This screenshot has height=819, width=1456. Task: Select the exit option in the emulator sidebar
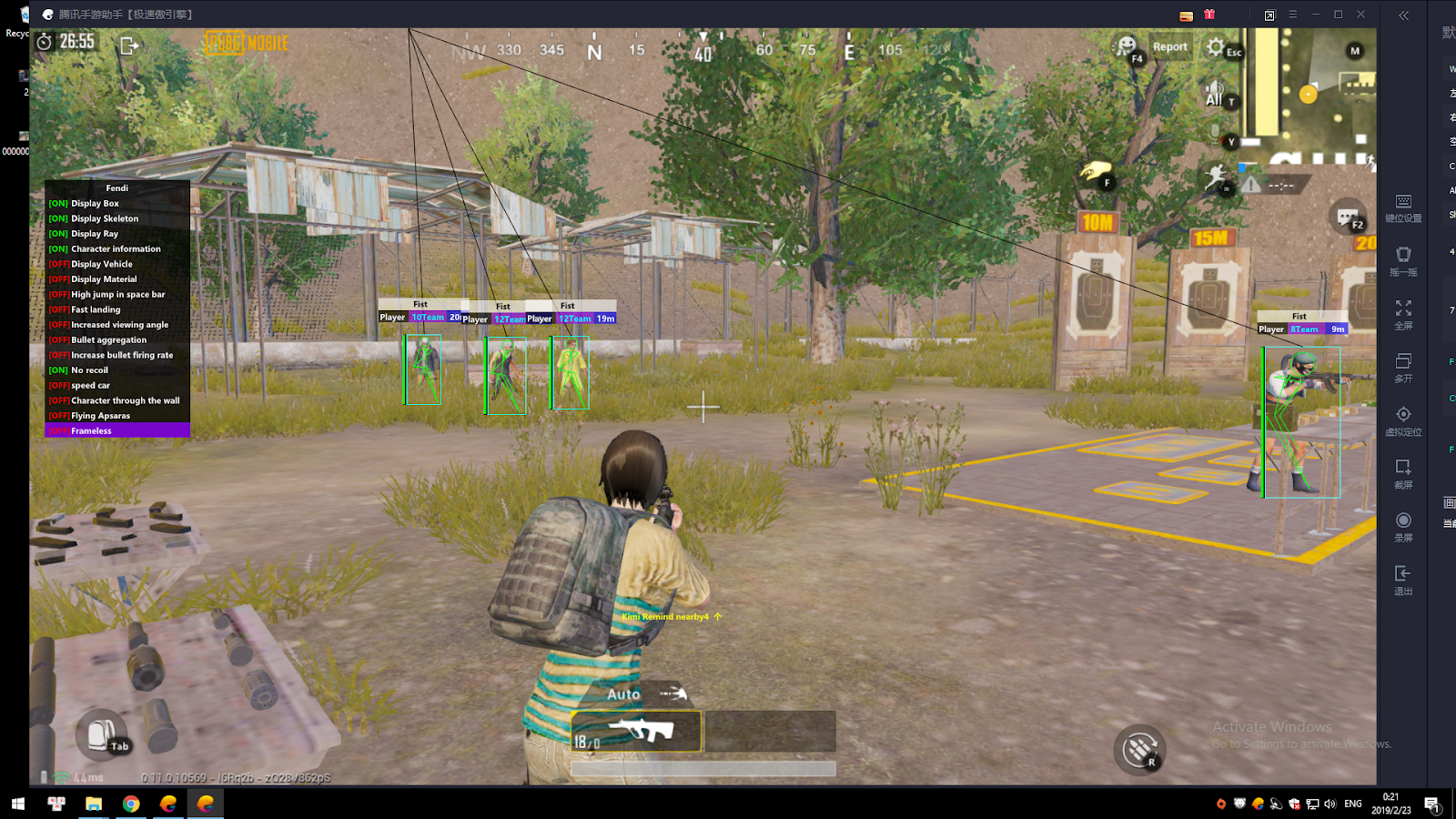tap(1403, 575)
